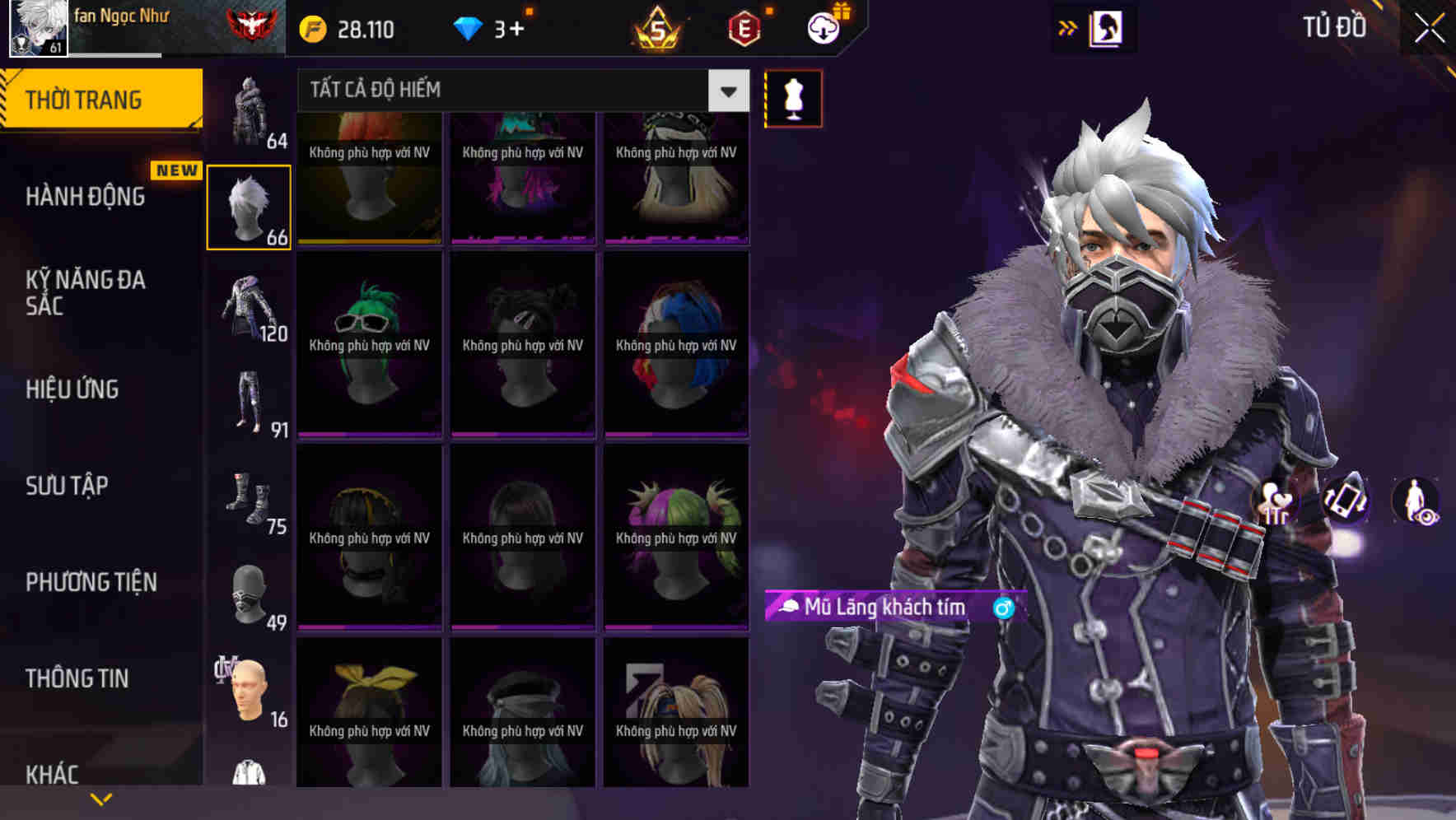Click the cloud download gift icon
The width and height of the screenshot is (1456, 820).
coord(824,28)
